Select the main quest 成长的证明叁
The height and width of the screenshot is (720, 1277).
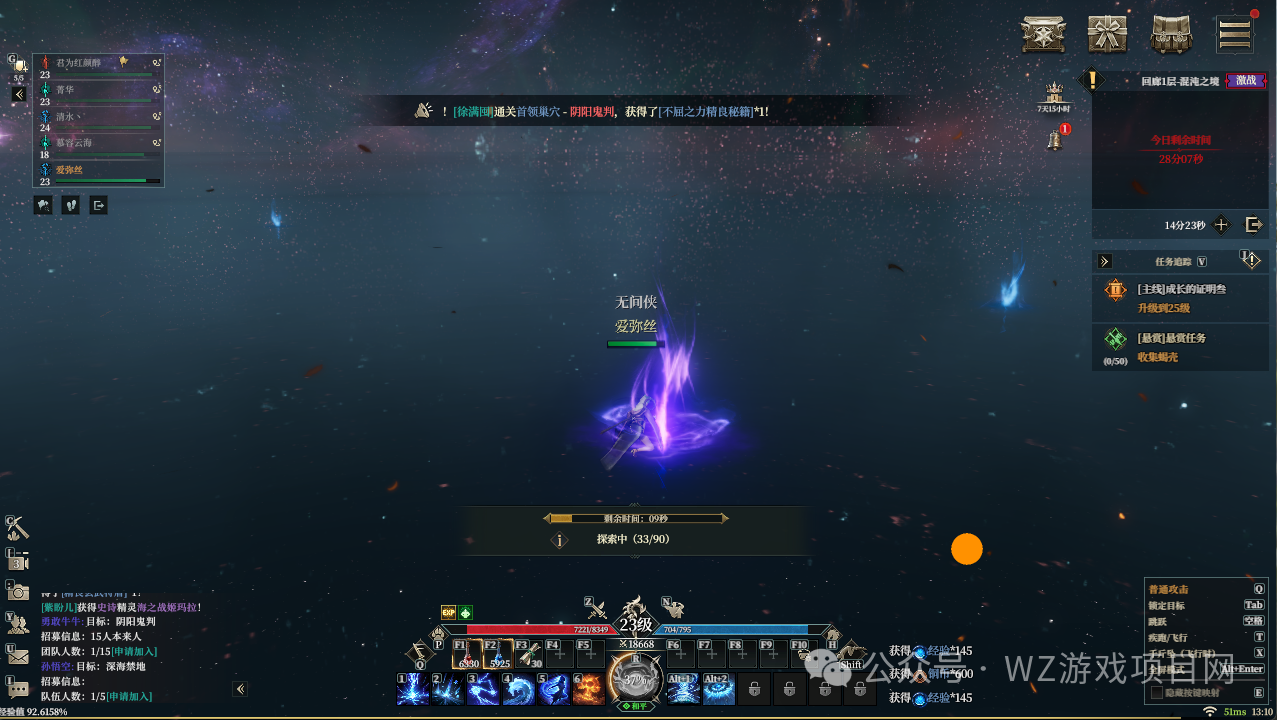(x=1180, y=297)
